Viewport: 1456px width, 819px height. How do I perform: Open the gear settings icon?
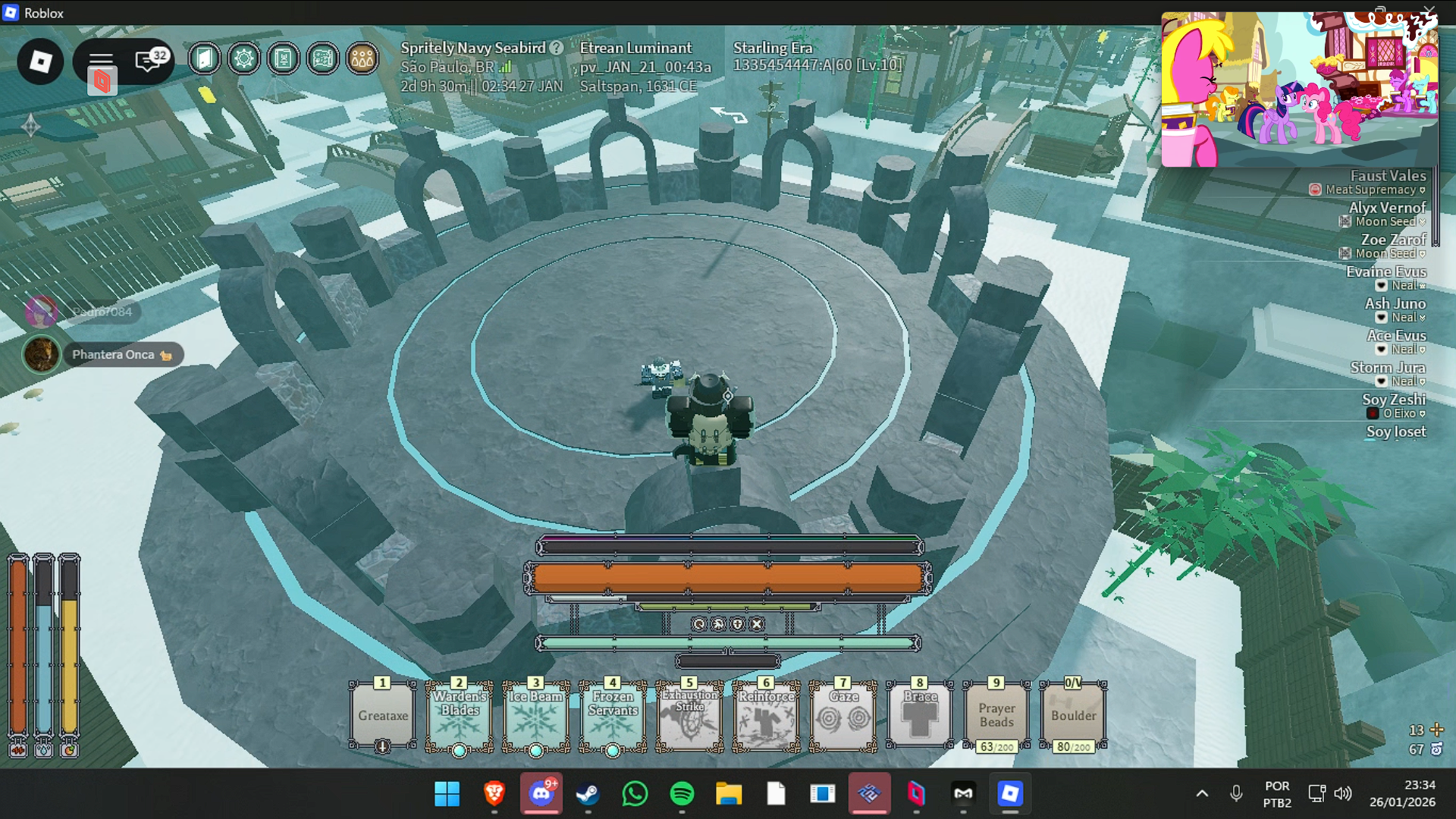tap(243, 58)
